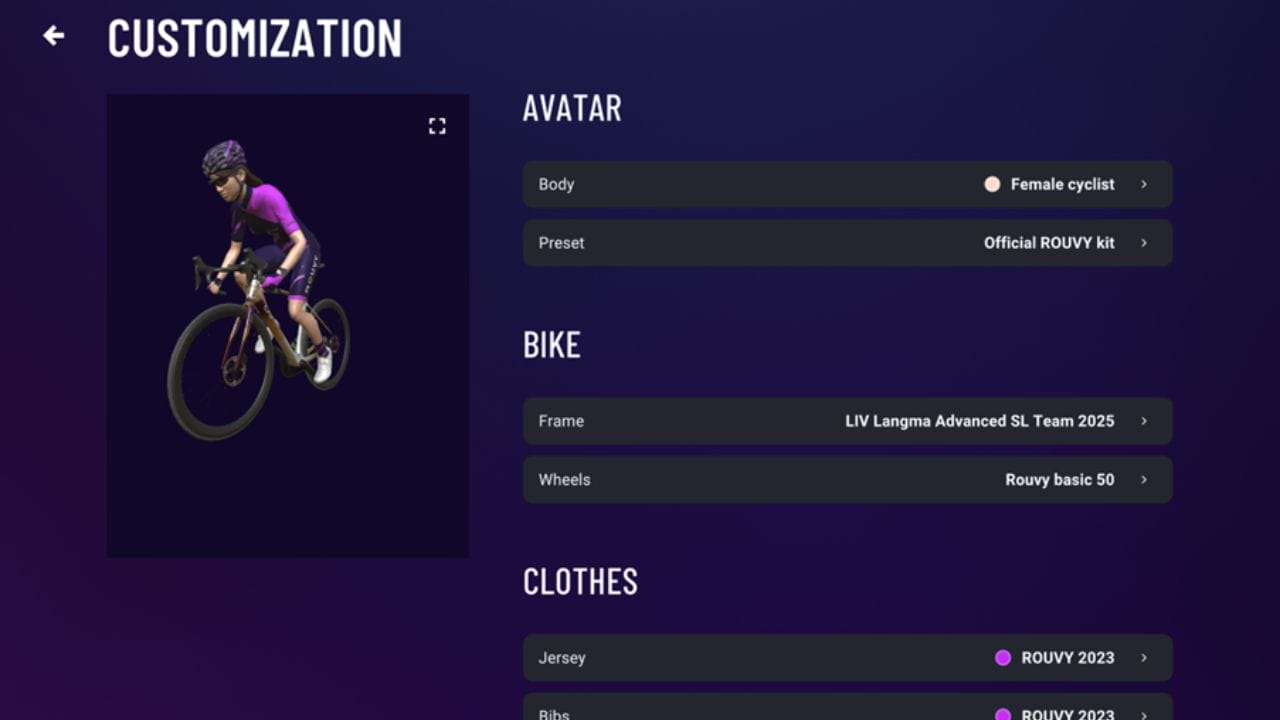Screen dimensions: 1280x720
Task: Click the CLOTHES section header
Action: point(580,582)
